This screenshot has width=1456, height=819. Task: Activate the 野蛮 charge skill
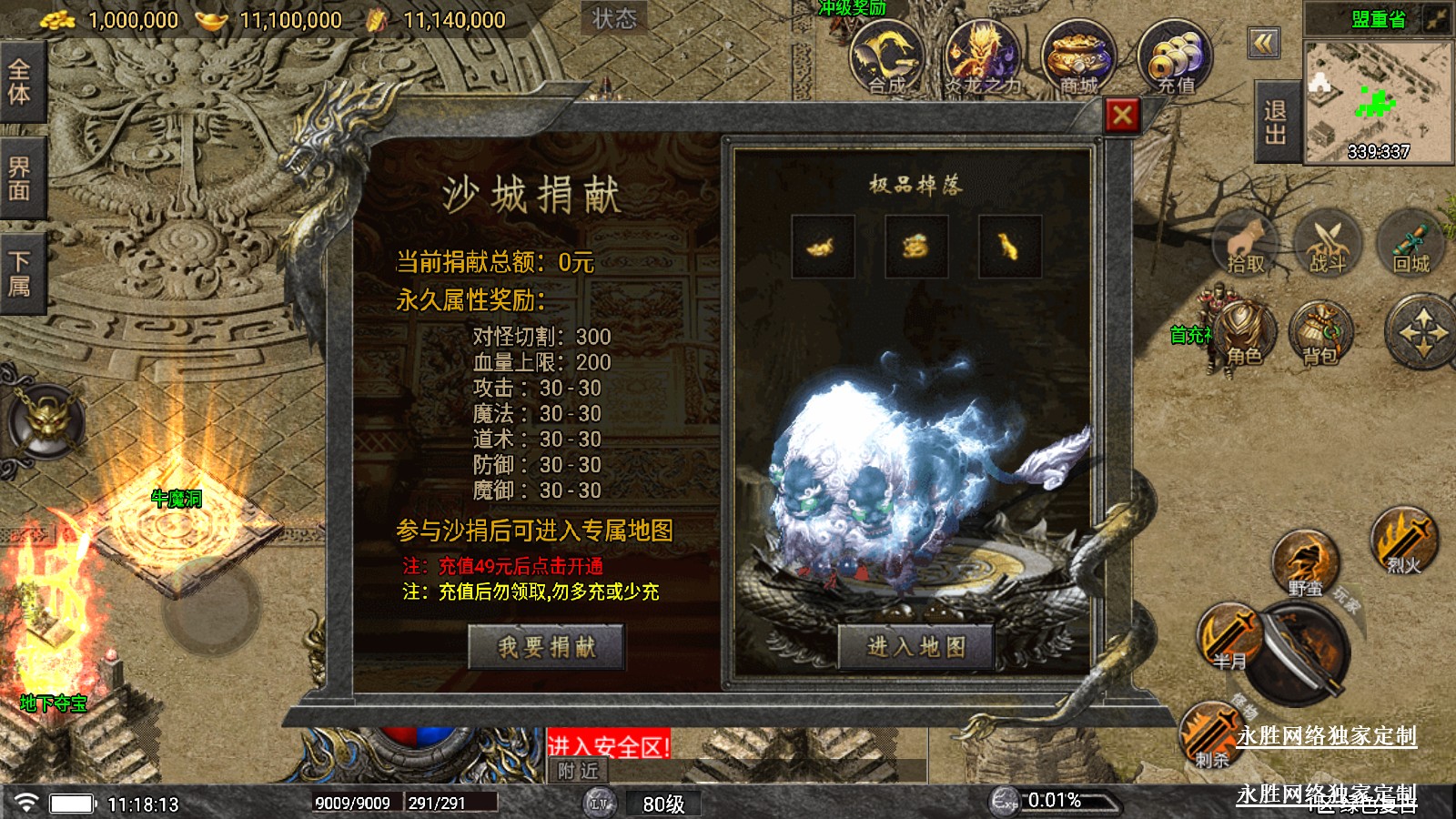[x=1305, y=564]
